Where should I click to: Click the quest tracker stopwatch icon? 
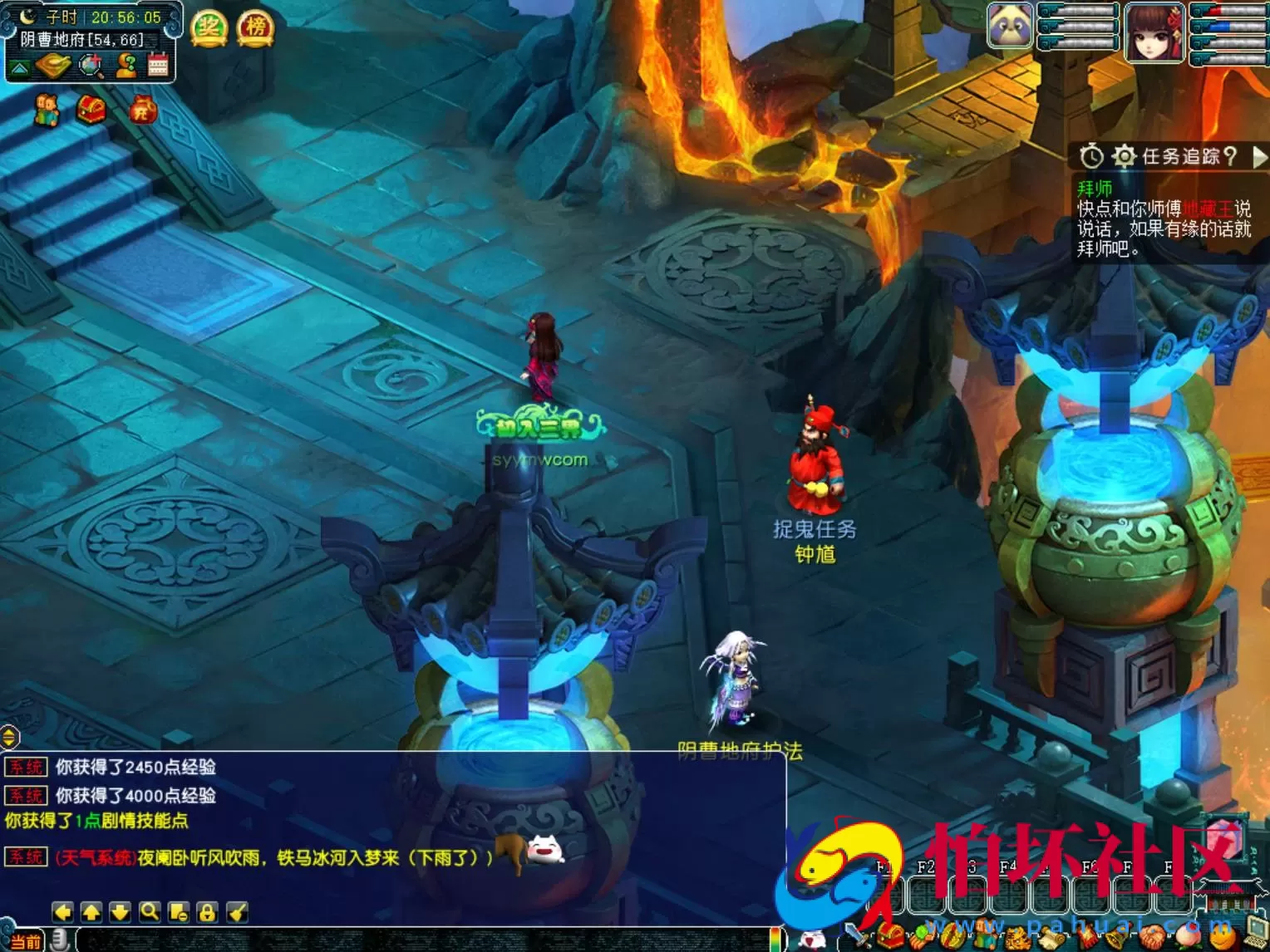click(x=1091, y=156)
